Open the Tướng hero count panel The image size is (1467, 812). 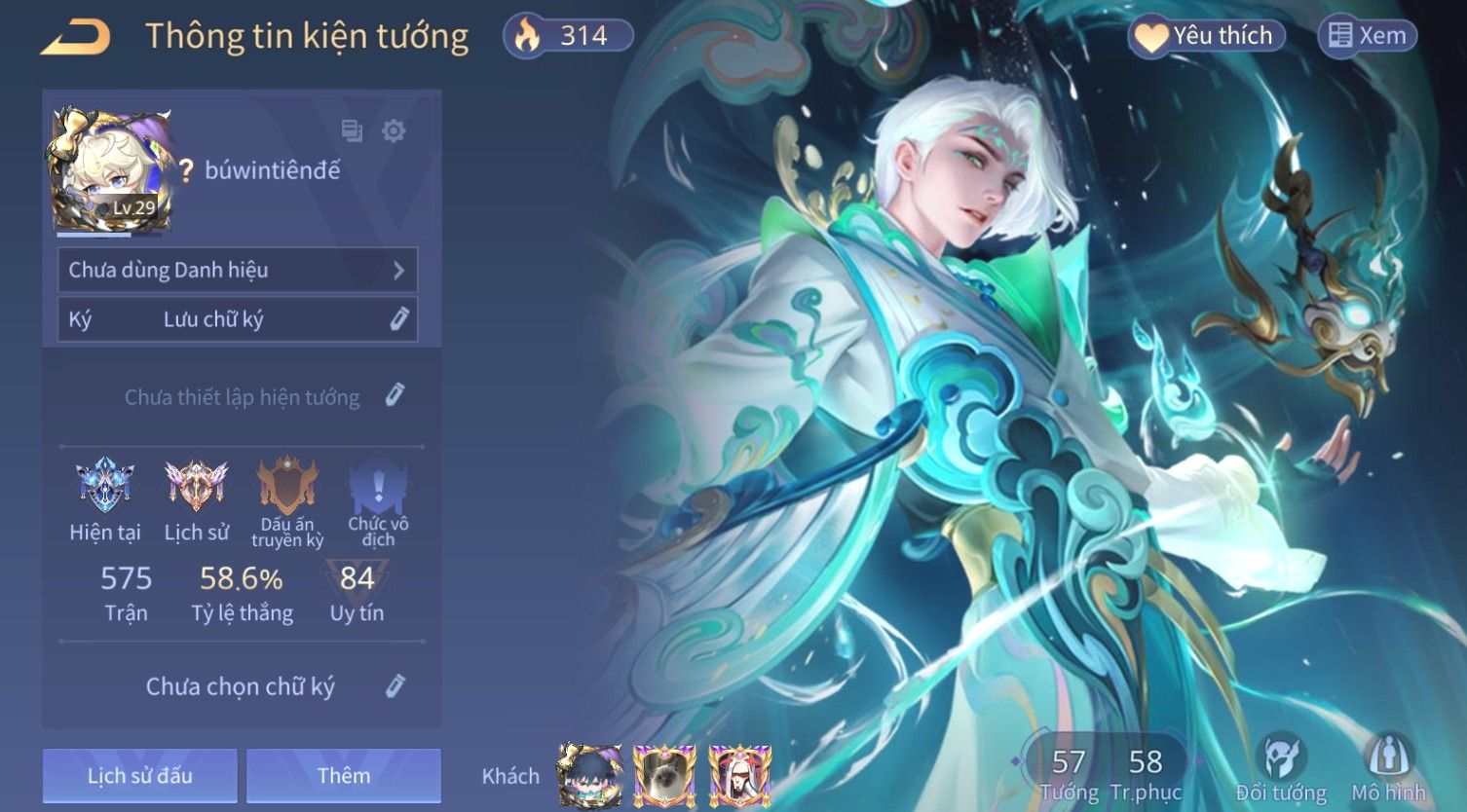click(x=1069, y=773)
